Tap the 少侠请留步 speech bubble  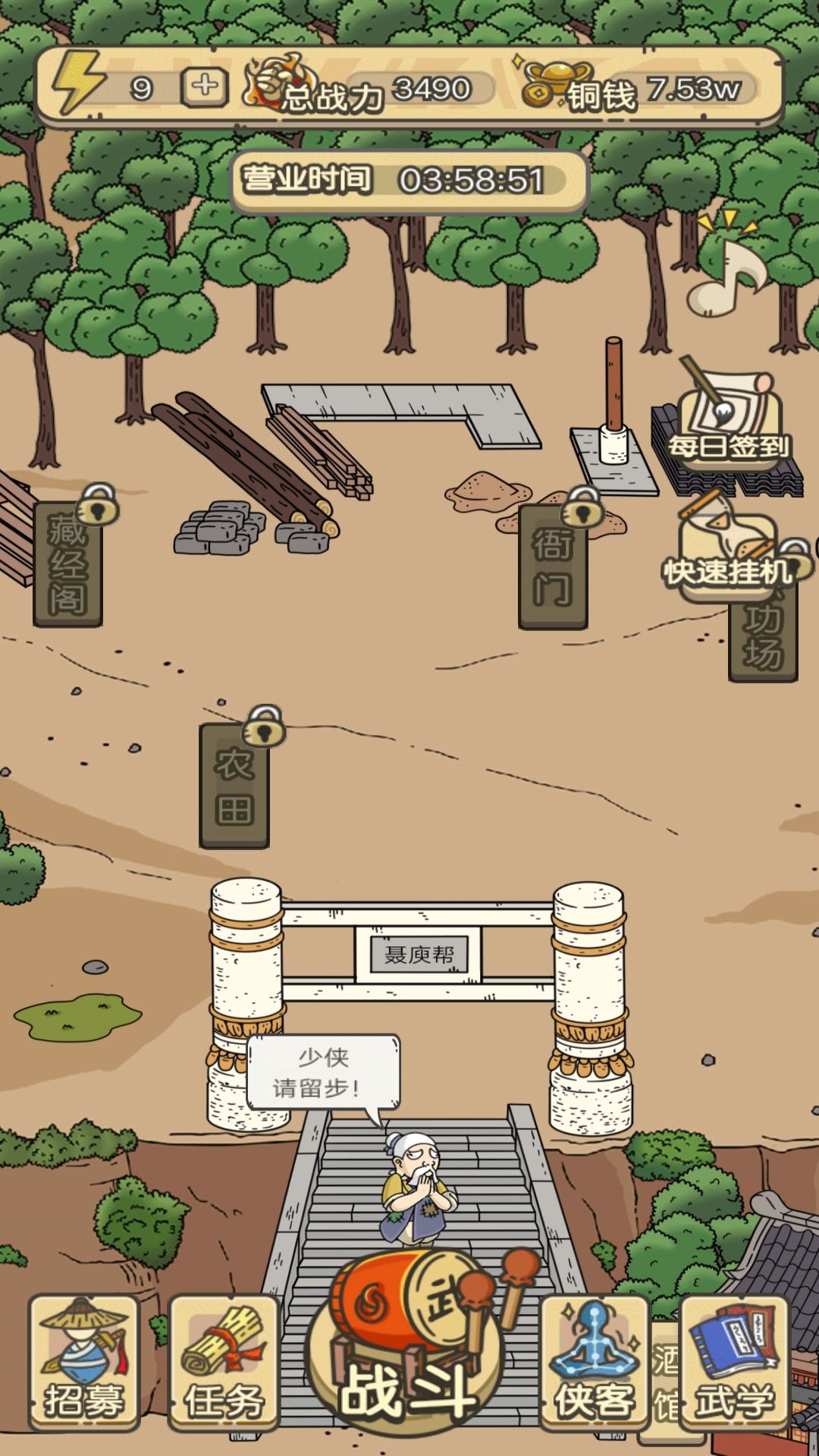(323, 1073)
